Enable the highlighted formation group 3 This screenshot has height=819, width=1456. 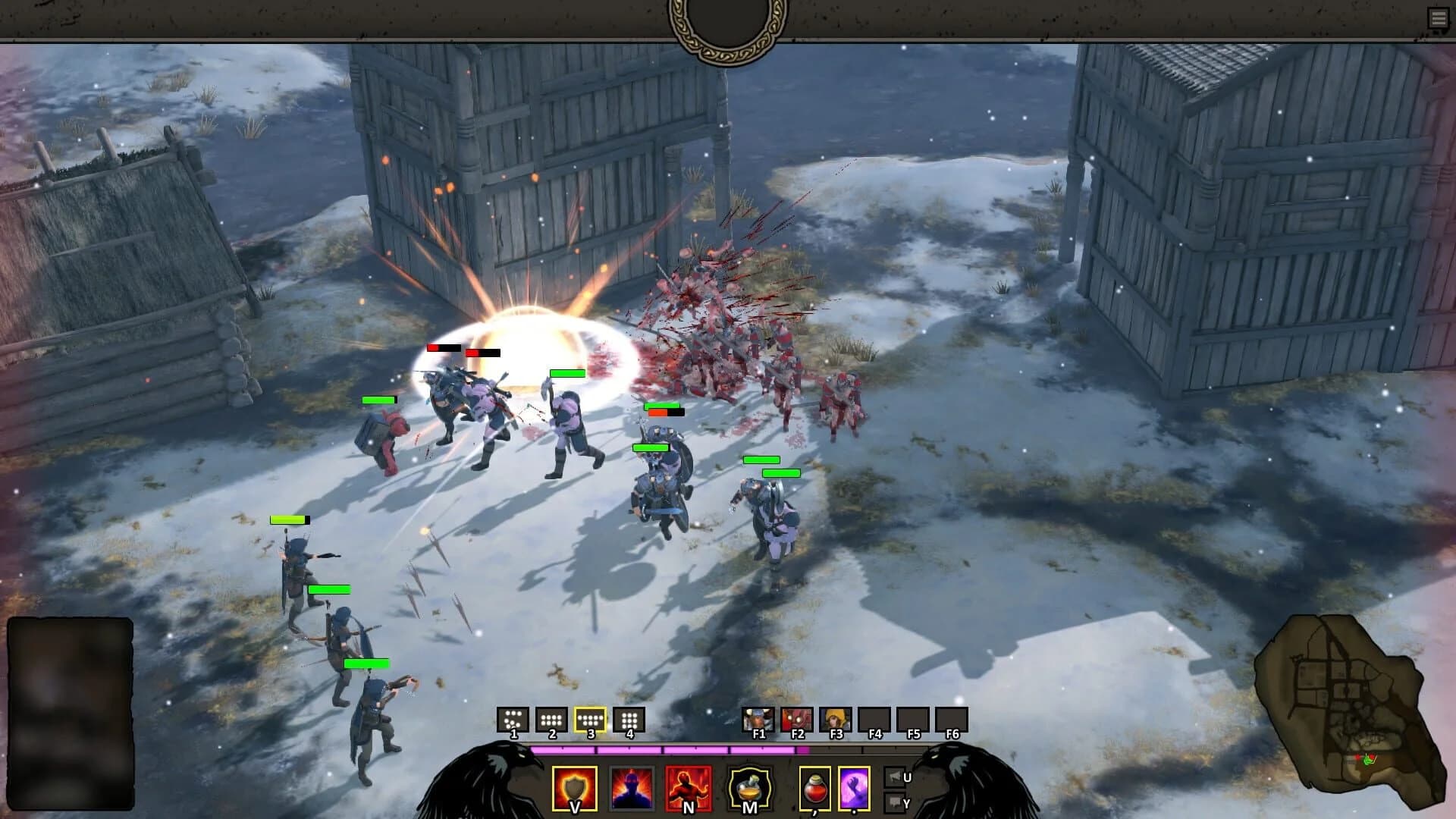590,718
